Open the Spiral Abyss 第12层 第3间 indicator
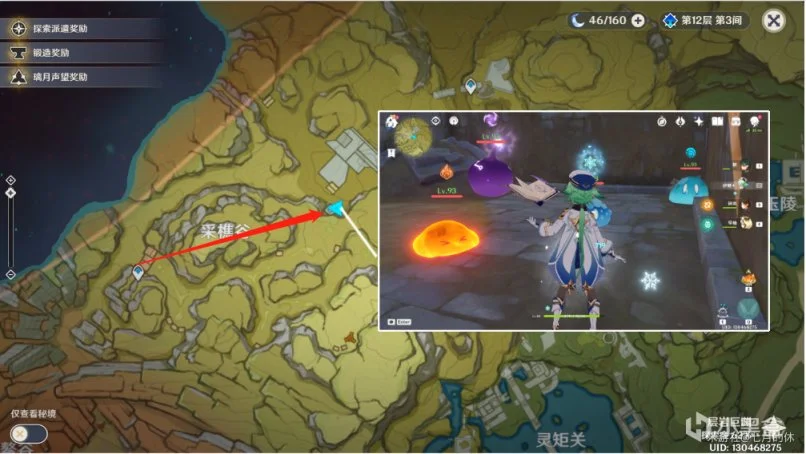The height and width of the screenshot is (454, 806). click(x=705, y=20)
